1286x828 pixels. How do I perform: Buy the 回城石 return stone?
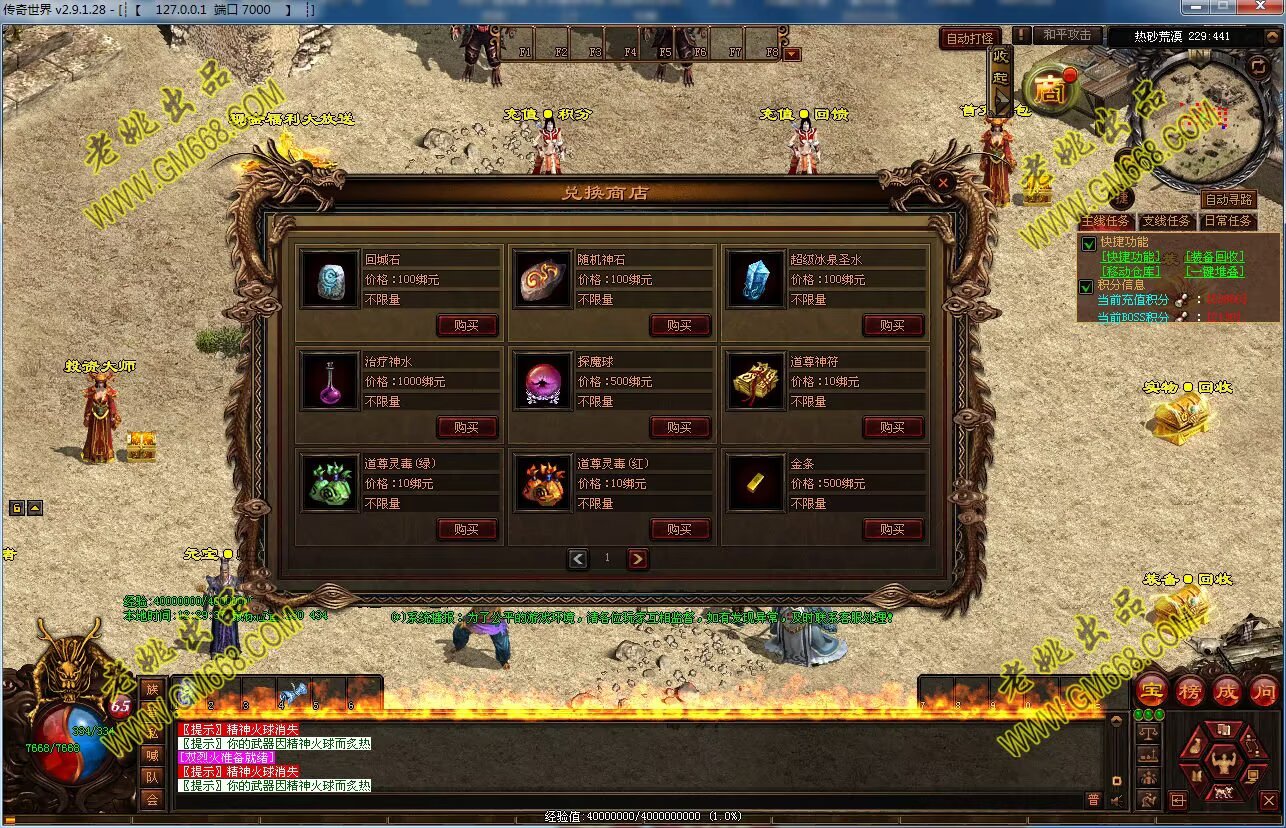466,325
